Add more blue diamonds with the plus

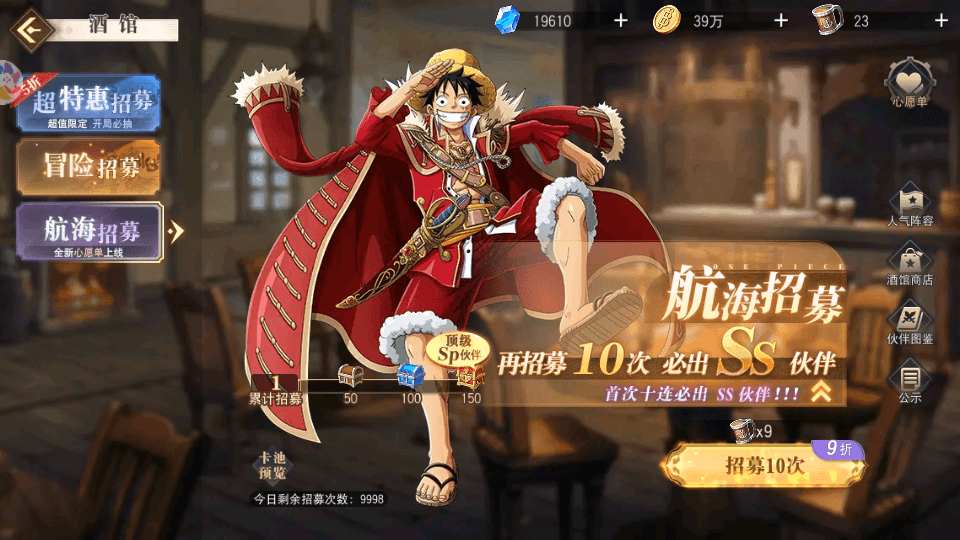tap(620, 20)
